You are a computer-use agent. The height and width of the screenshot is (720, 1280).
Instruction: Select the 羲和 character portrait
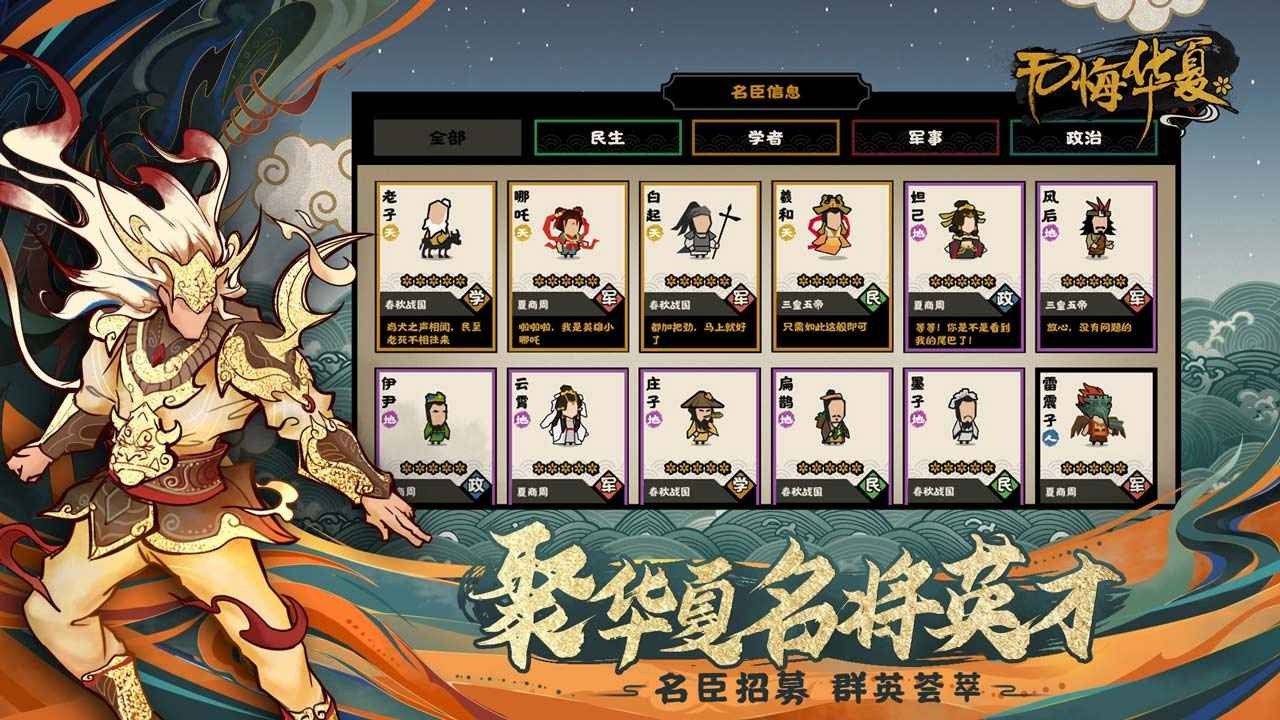coord(833,230)
